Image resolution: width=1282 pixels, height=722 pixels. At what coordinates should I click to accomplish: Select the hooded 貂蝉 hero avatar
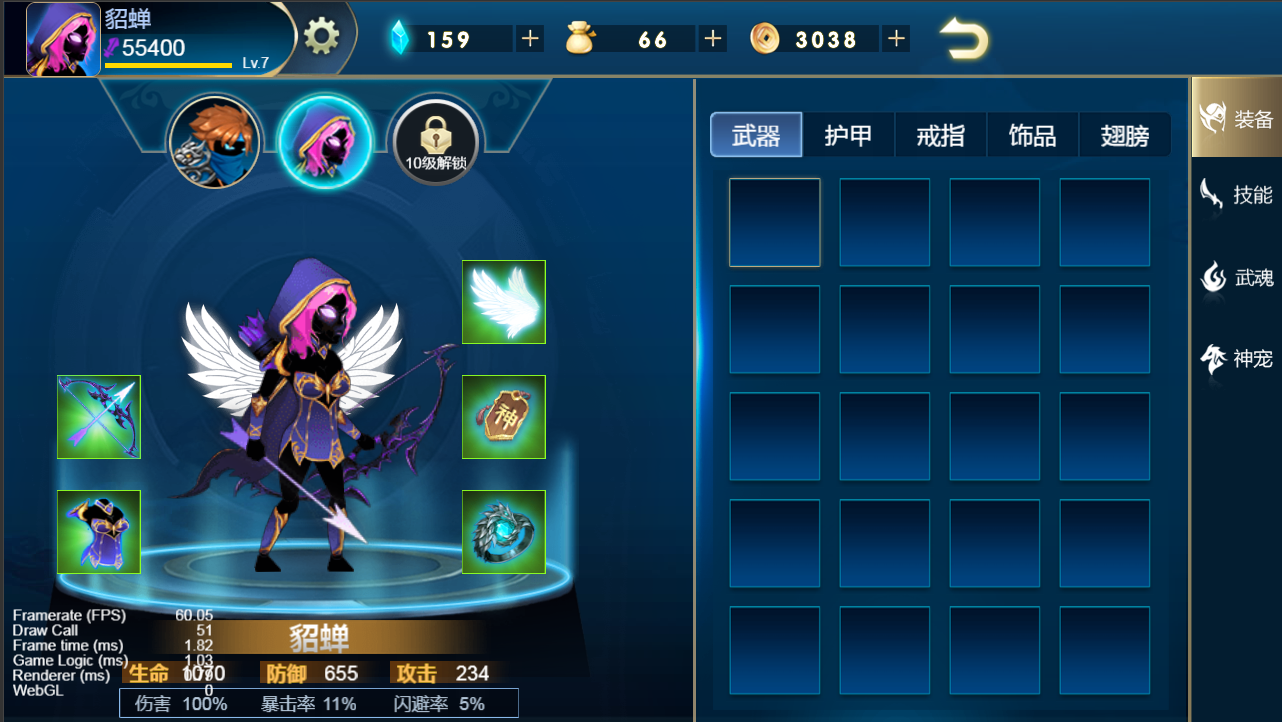point(324,141)
